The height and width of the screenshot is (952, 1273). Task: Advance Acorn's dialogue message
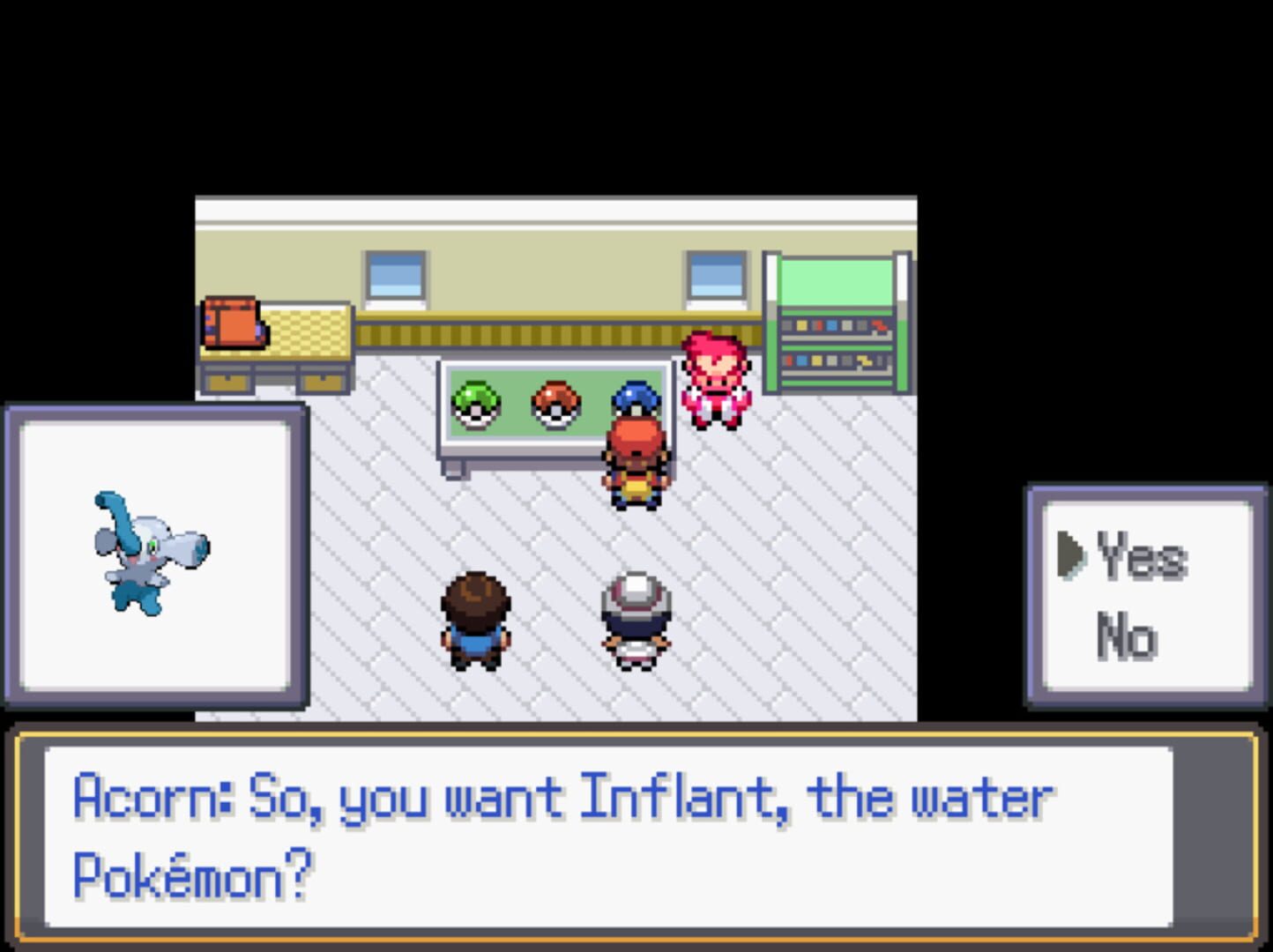click(x=636, y=837)
